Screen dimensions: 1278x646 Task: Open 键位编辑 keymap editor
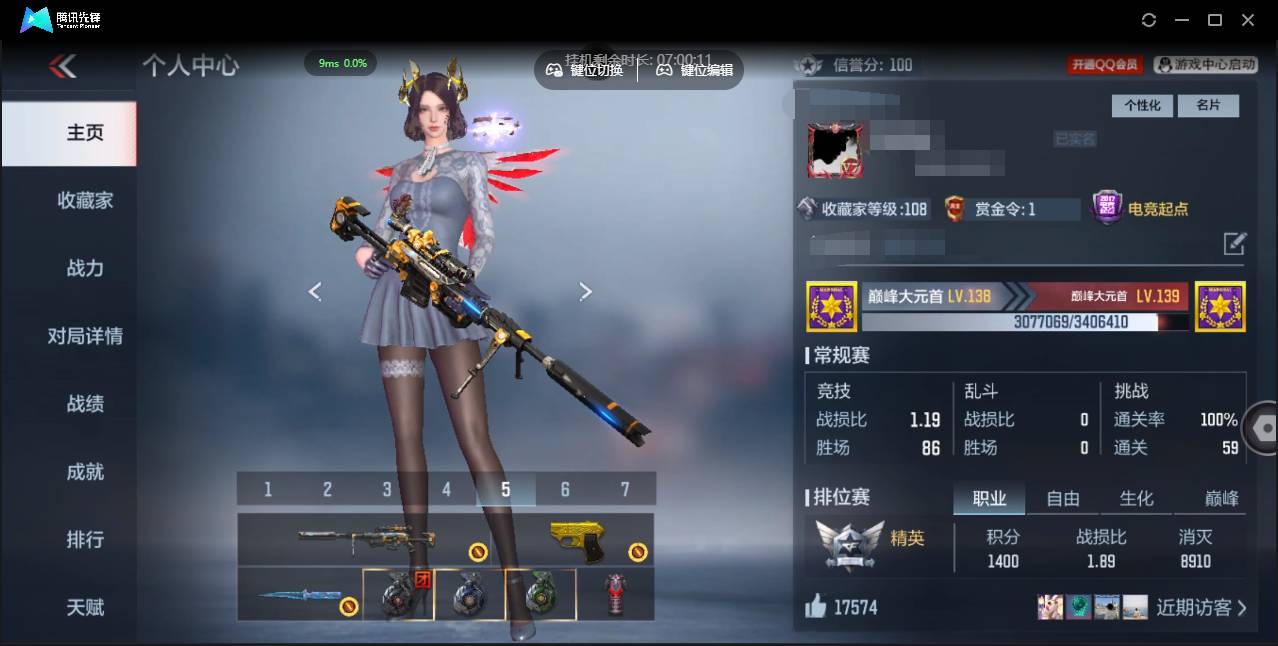[695, 70]
